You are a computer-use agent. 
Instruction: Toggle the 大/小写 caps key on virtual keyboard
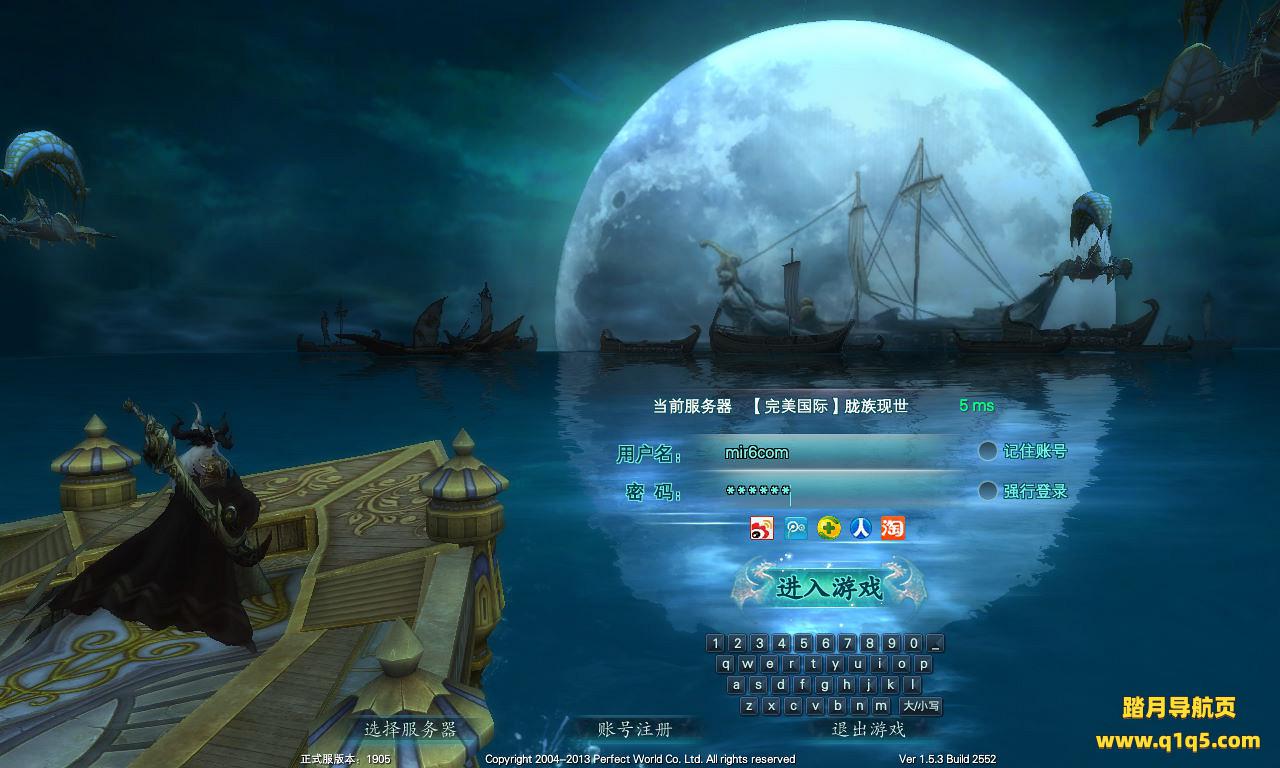tap(921, 706)
